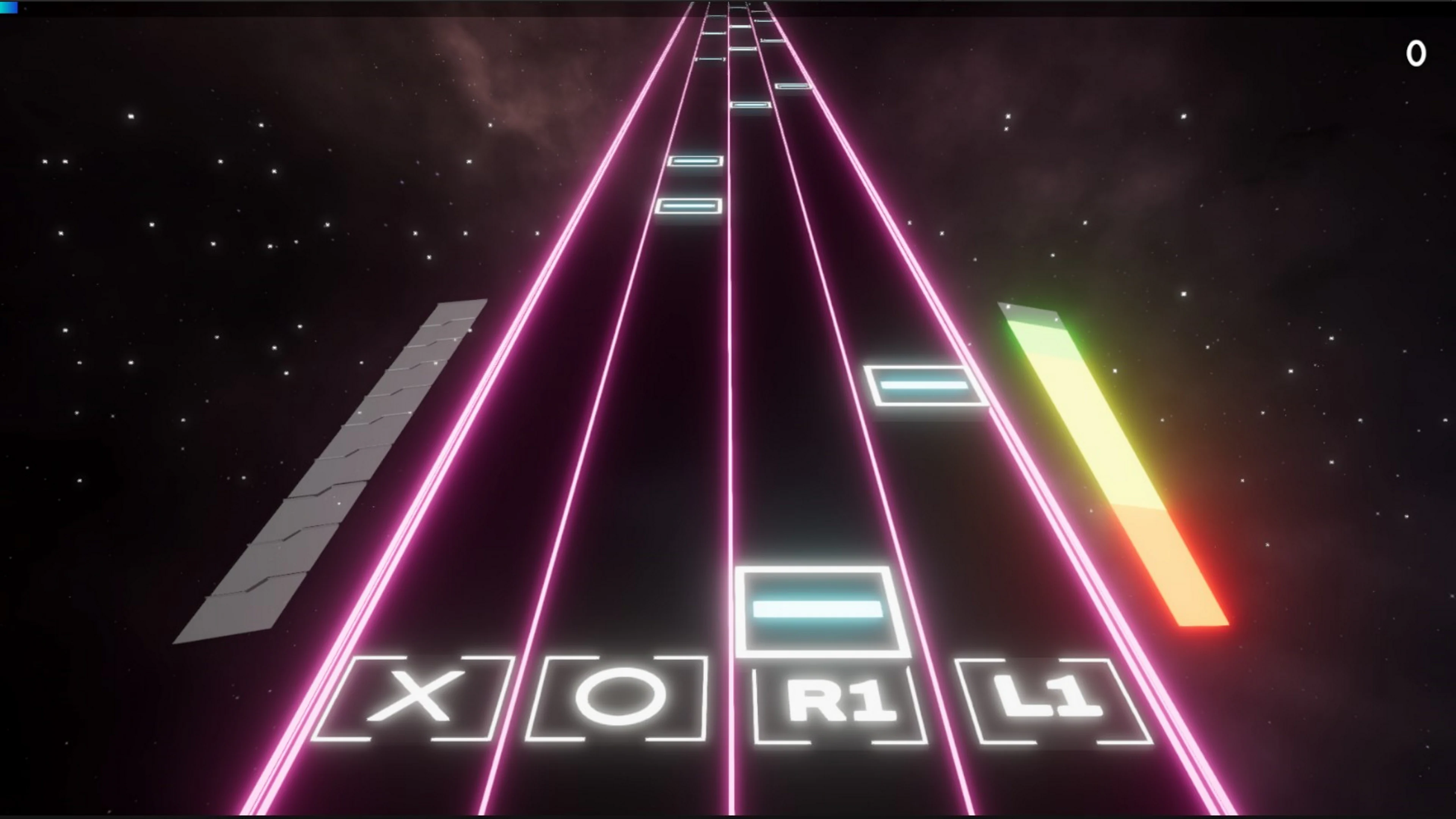Click the score counter showing 0

[x=1416, y=54]
